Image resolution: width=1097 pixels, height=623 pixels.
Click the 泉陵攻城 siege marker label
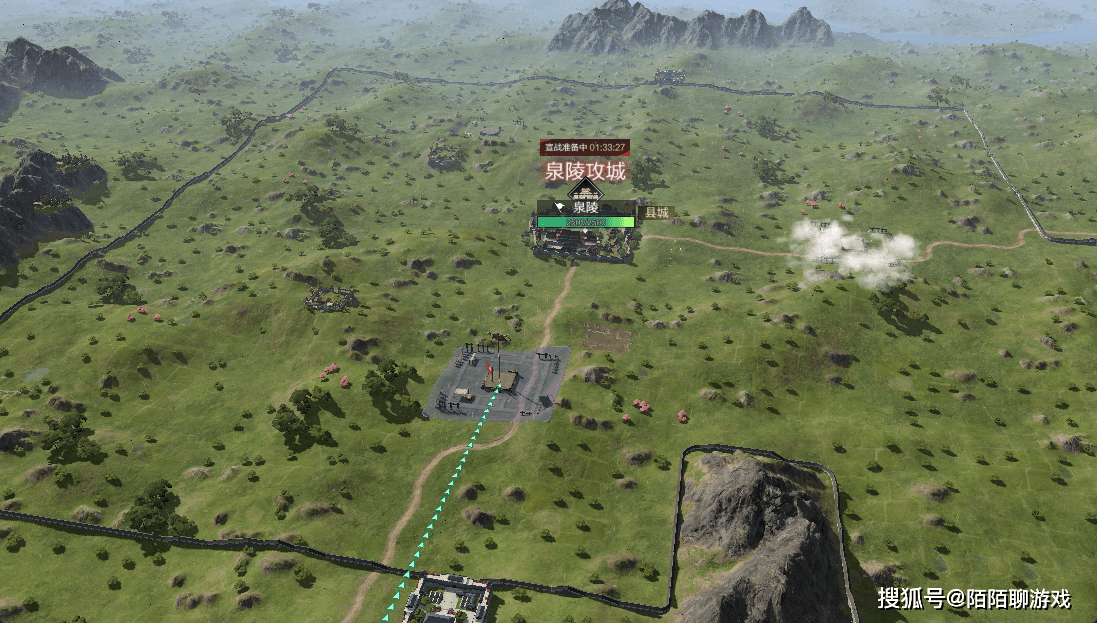[585, 171]
